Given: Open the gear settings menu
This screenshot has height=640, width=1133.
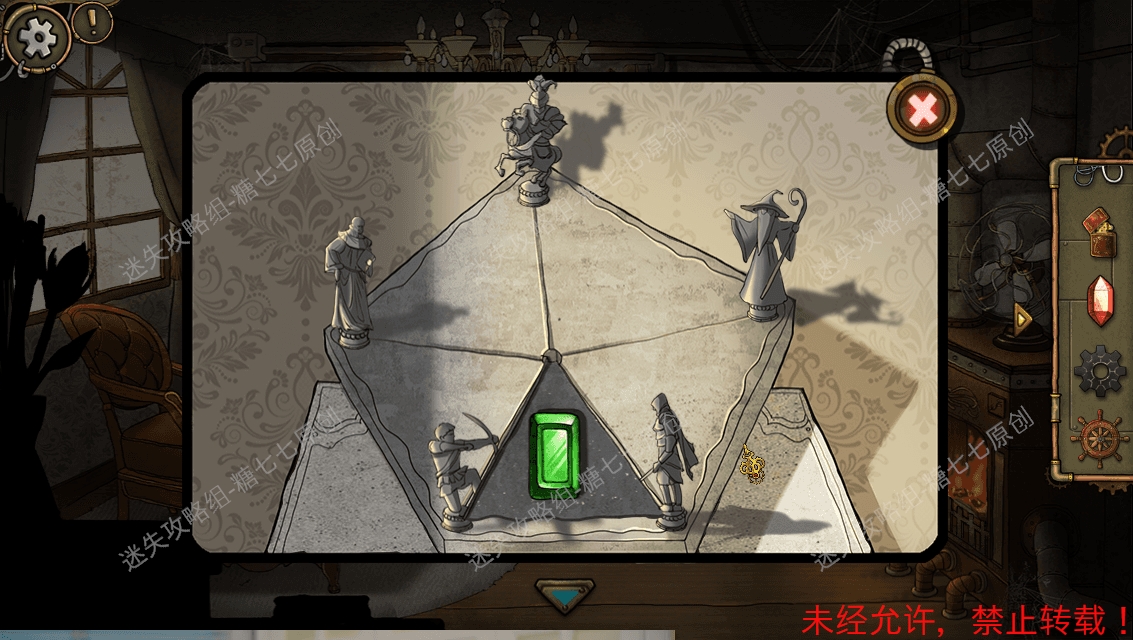Looking at the screenshot, I should (38, 38).
